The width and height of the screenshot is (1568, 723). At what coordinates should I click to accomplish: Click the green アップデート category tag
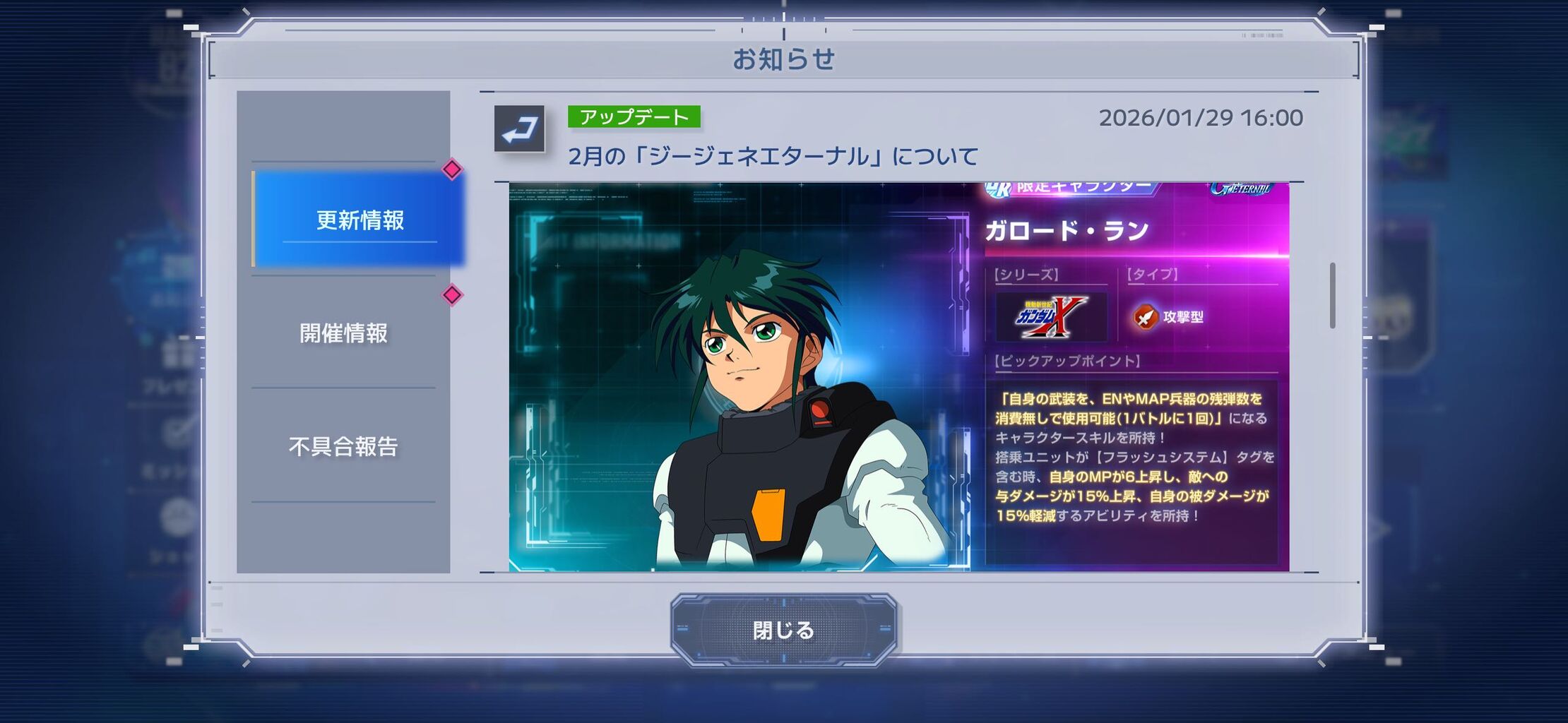coord(634,117)
